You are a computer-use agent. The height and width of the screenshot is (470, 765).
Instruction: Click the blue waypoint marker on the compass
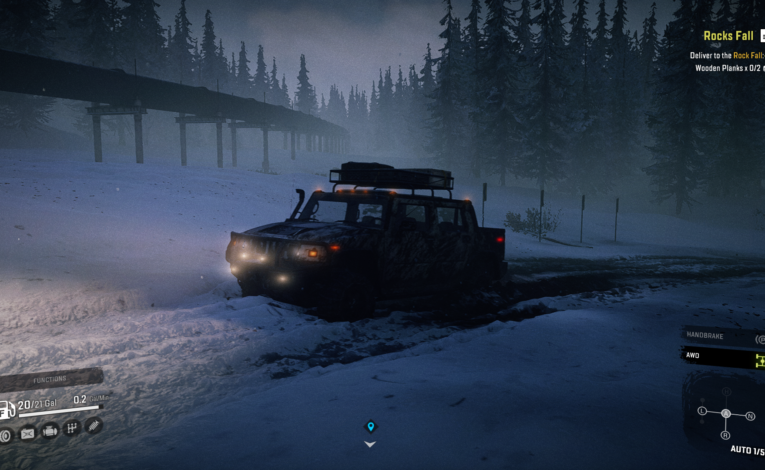(x=370, y=427)
